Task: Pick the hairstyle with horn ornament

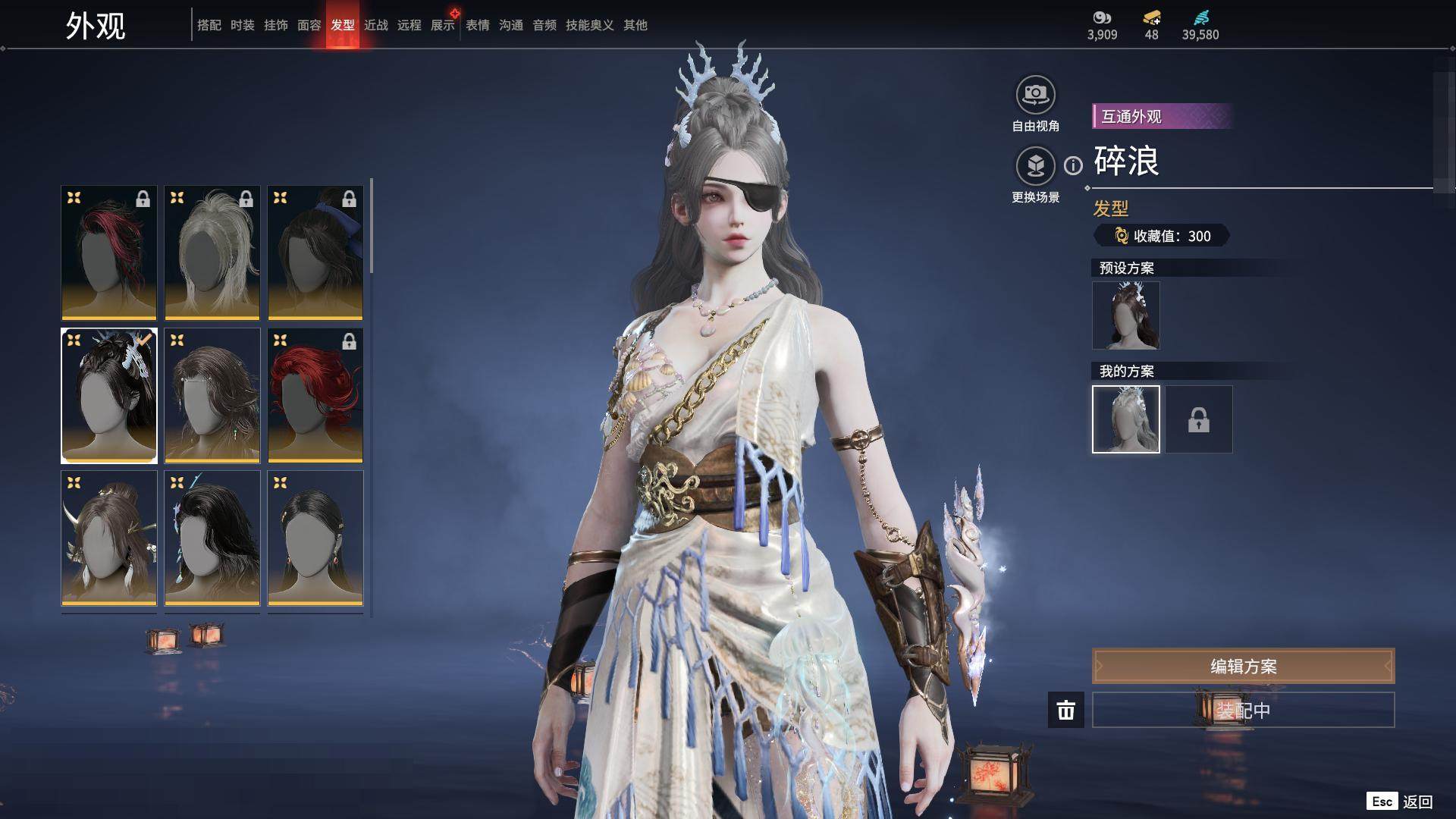Action: 109,538
